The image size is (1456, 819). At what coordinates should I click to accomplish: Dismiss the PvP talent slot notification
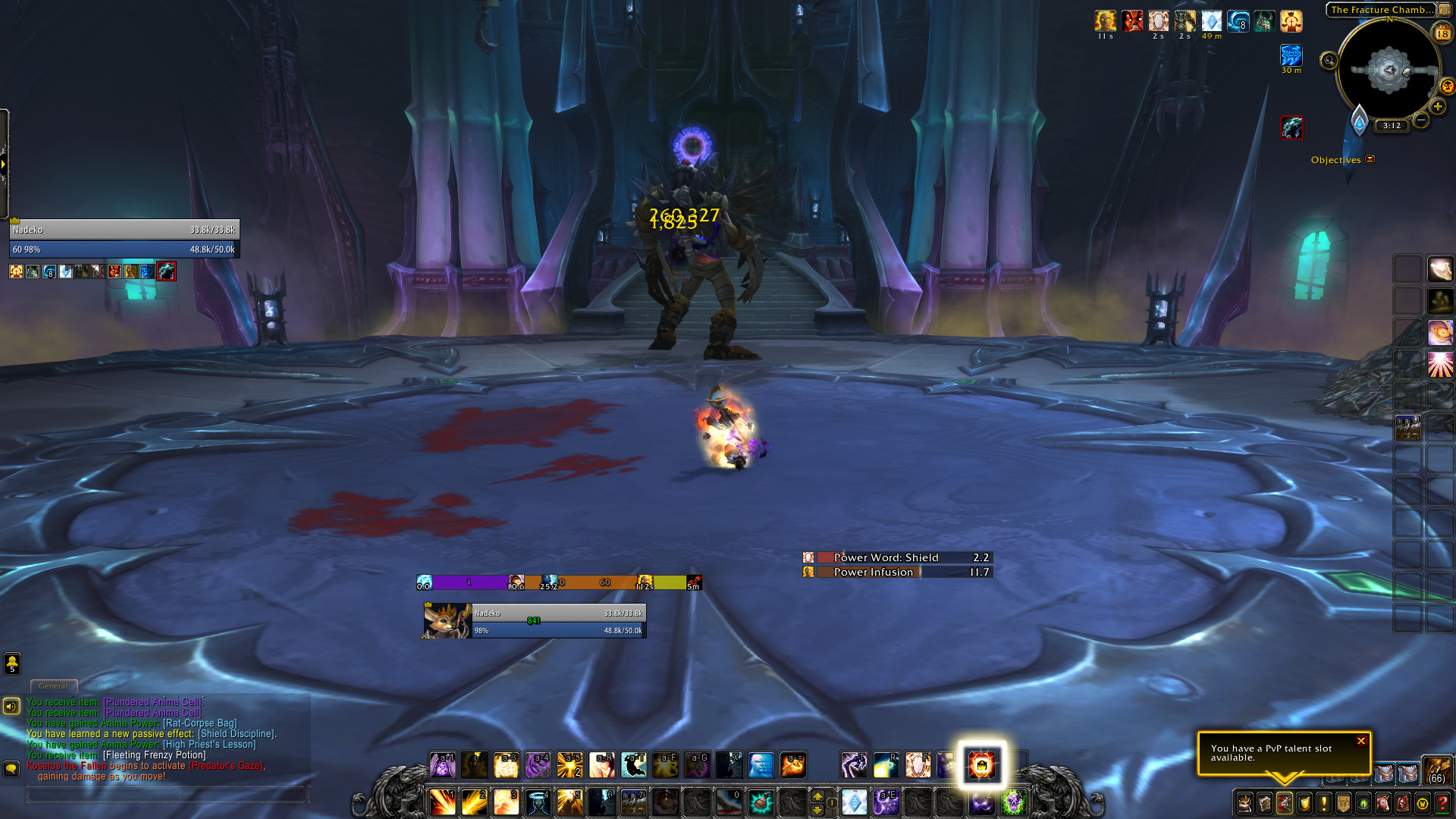(x=1361, y=741)
